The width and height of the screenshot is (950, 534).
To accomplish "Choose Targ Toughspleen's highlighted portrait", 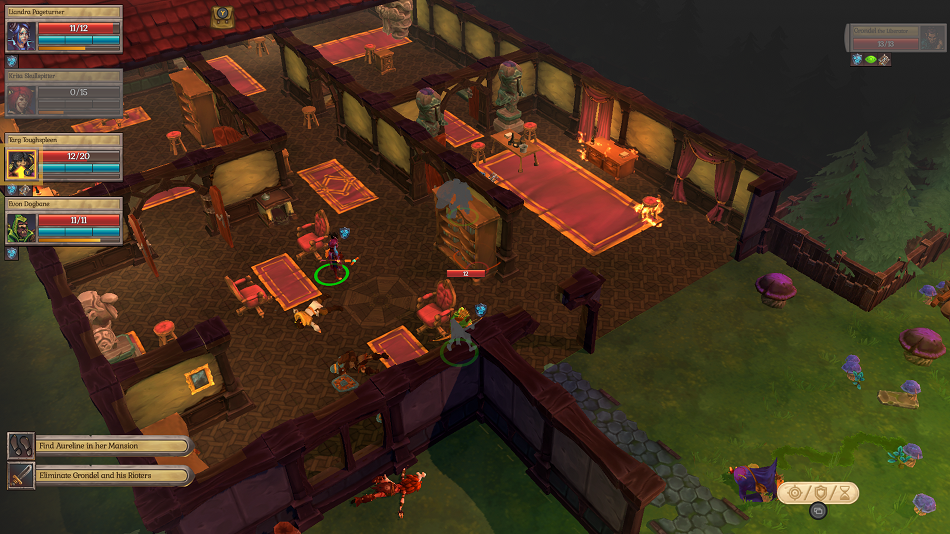I will coord(22,163).
